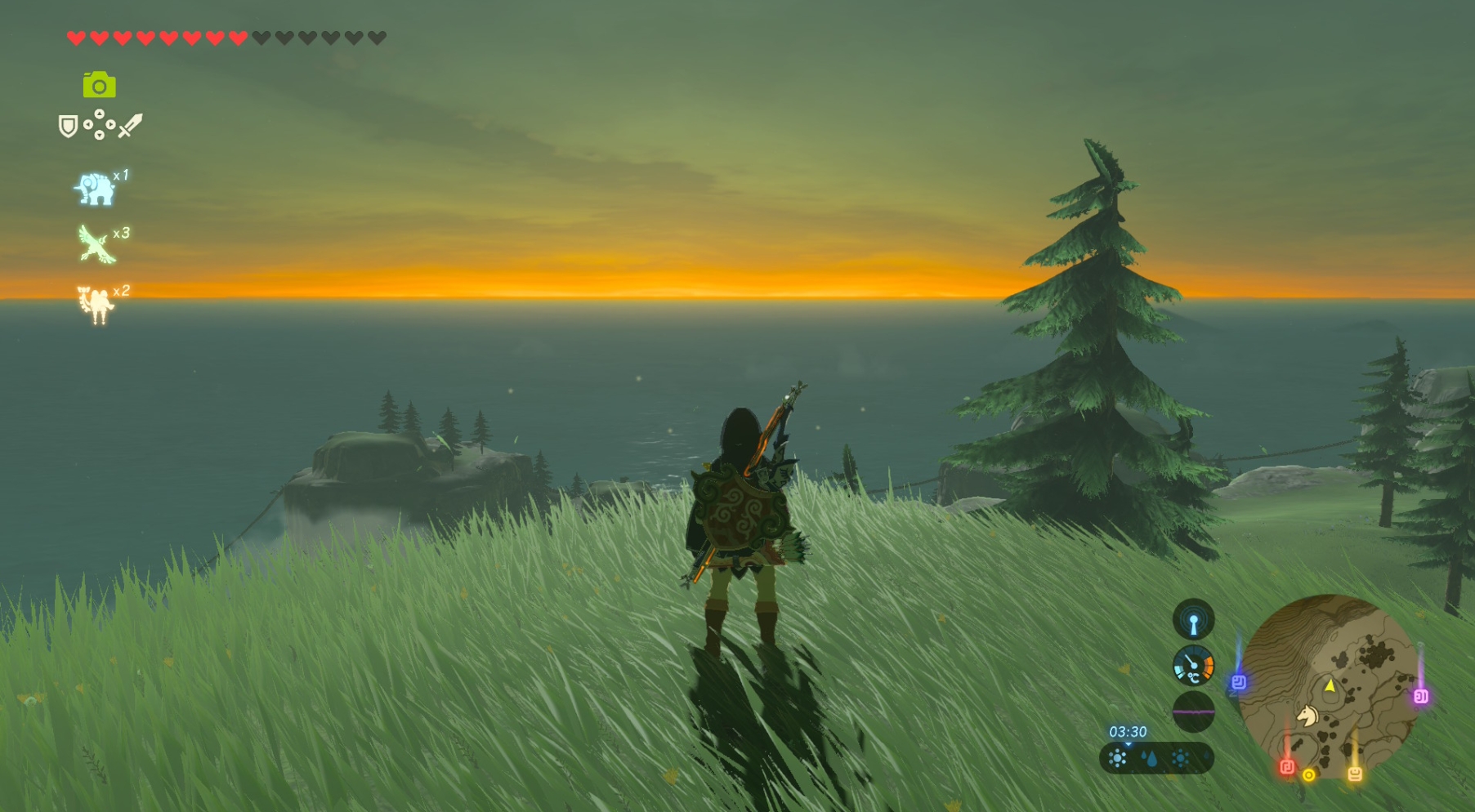Click the yellow ring objective marker
Image resolution: width=1475 pixels, height=812 pixels.
click(1309, 774)
